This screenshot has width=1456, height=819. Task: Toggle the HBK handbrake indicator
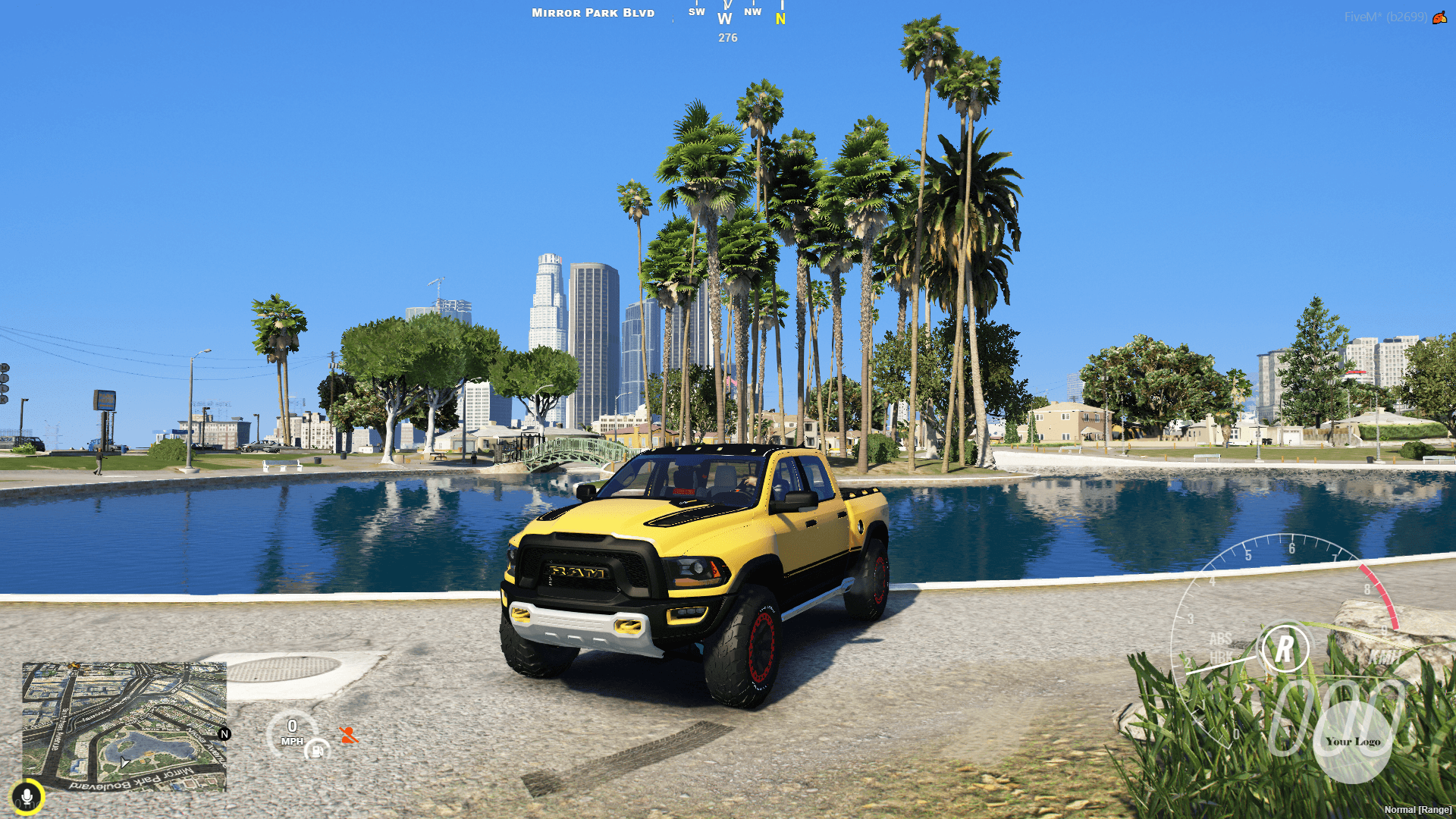(1221, 656)
